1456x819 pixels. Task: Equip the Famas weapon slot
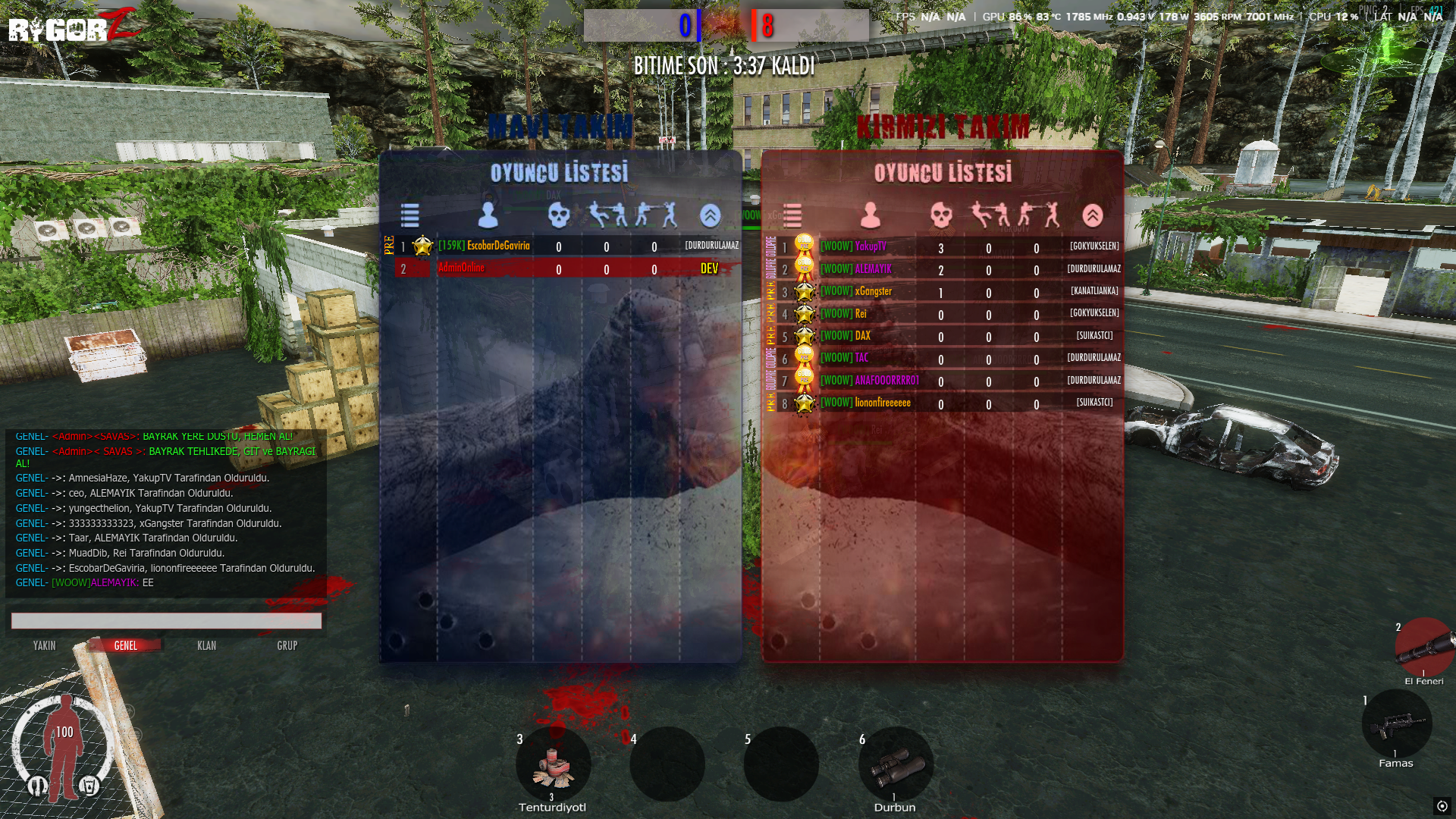click(x=1396, y=724)
